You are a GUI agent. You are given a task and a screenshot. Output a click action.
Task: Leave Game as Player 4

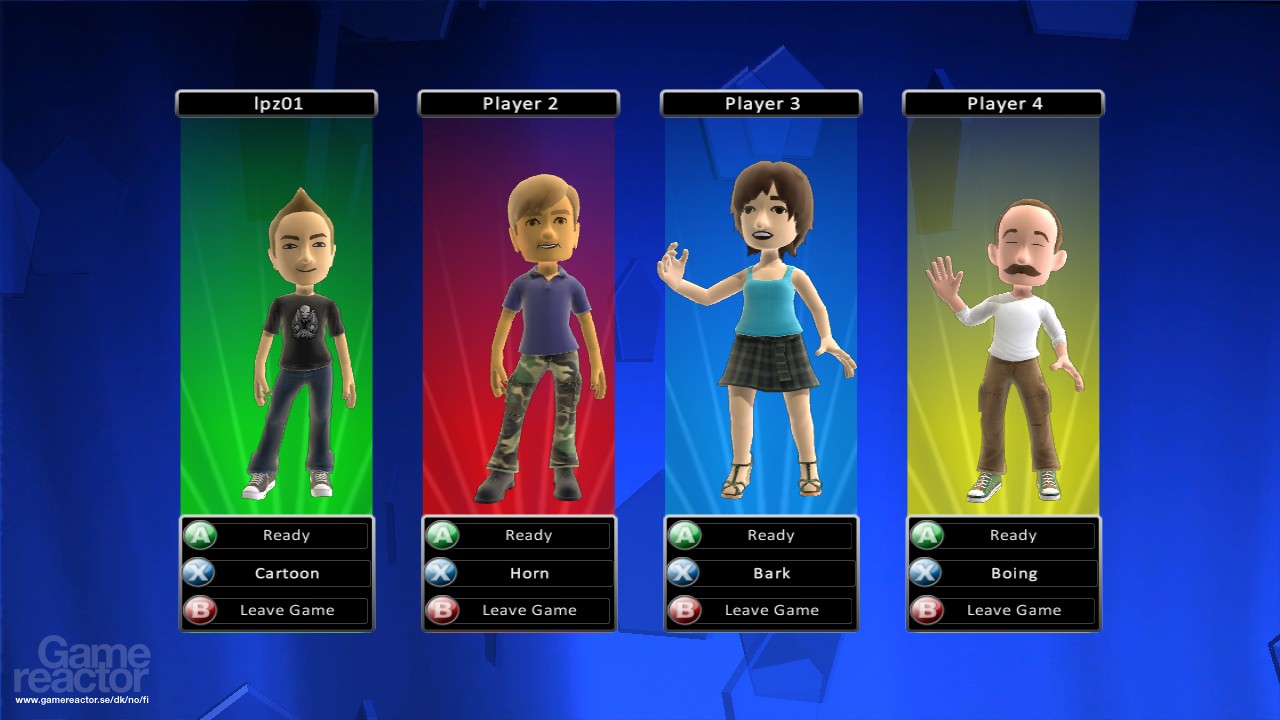1012,611
